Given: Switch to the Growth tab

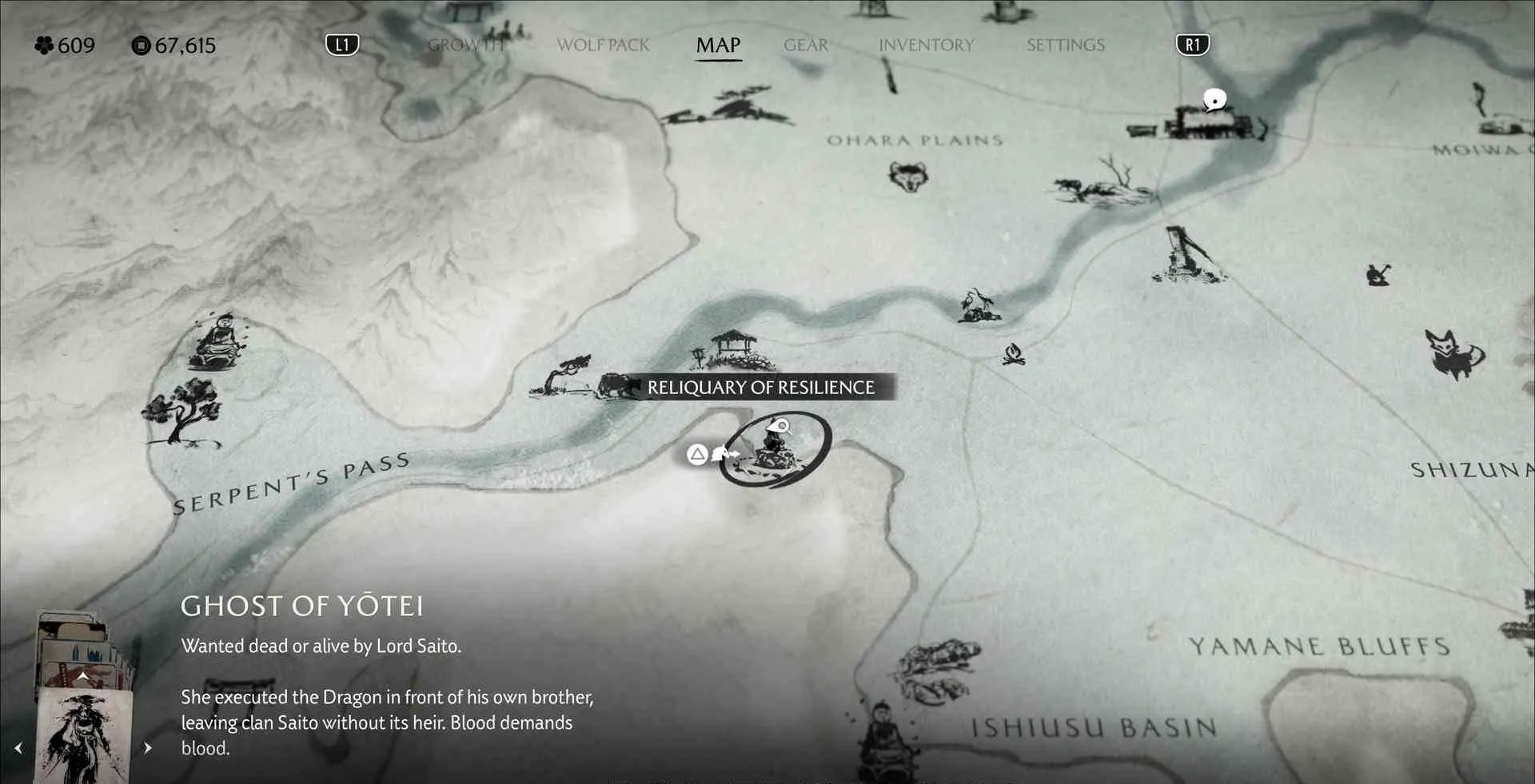Looking at the screenshot, I should click(x=466, y=45).
